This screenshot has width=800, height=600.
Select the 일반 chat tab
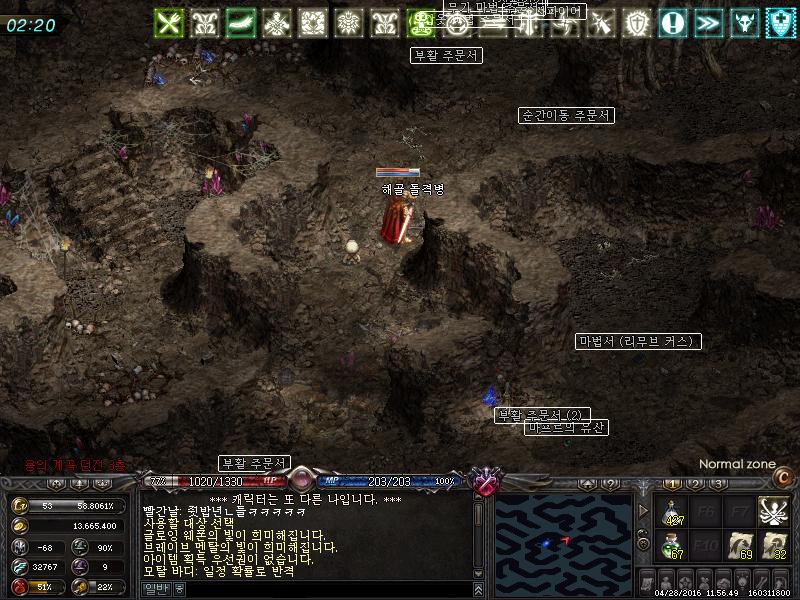tap(156, 589)
